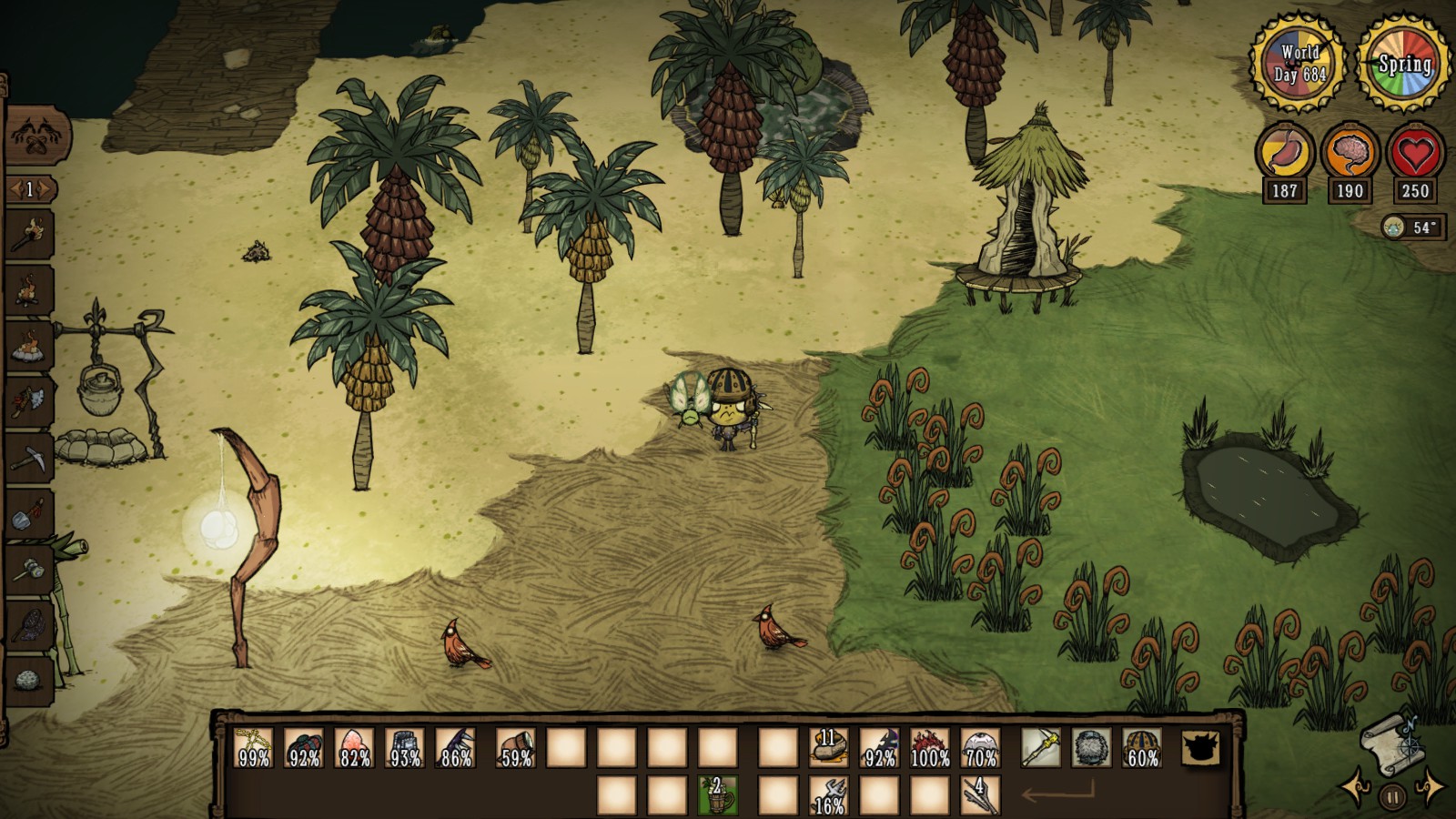
Task: Choose the pickaxe crafting recipe
Action: pos(30,456)
